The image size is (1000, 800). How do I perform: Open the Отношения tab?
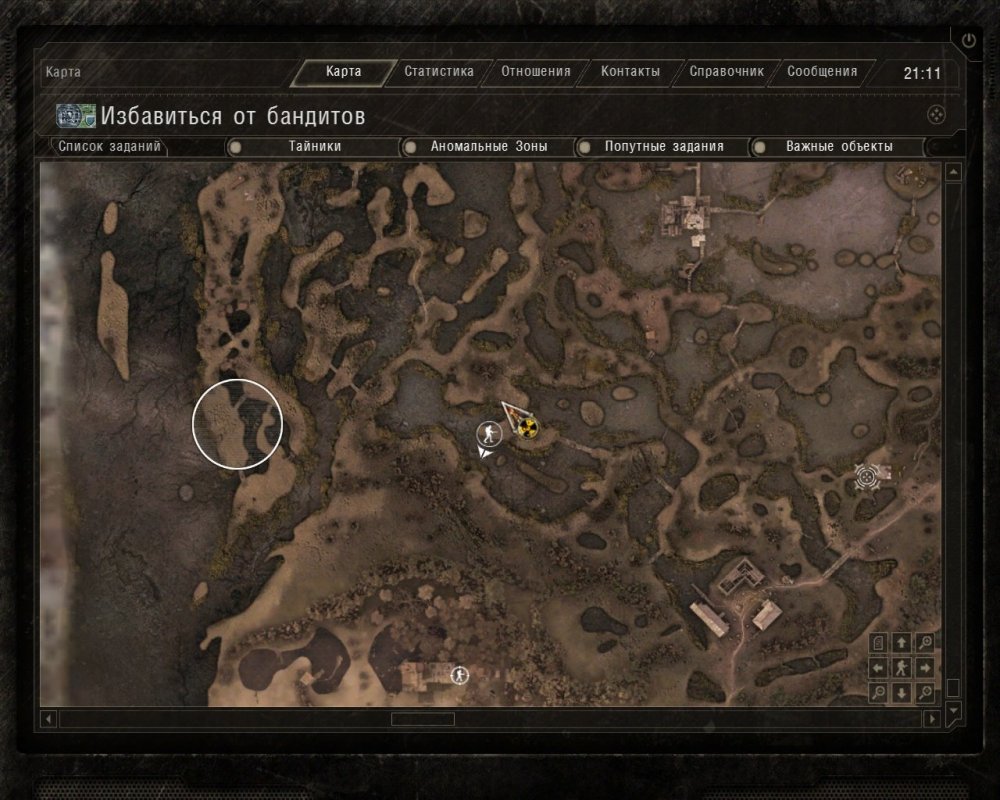pyautogui.click(x=535, y=72)
